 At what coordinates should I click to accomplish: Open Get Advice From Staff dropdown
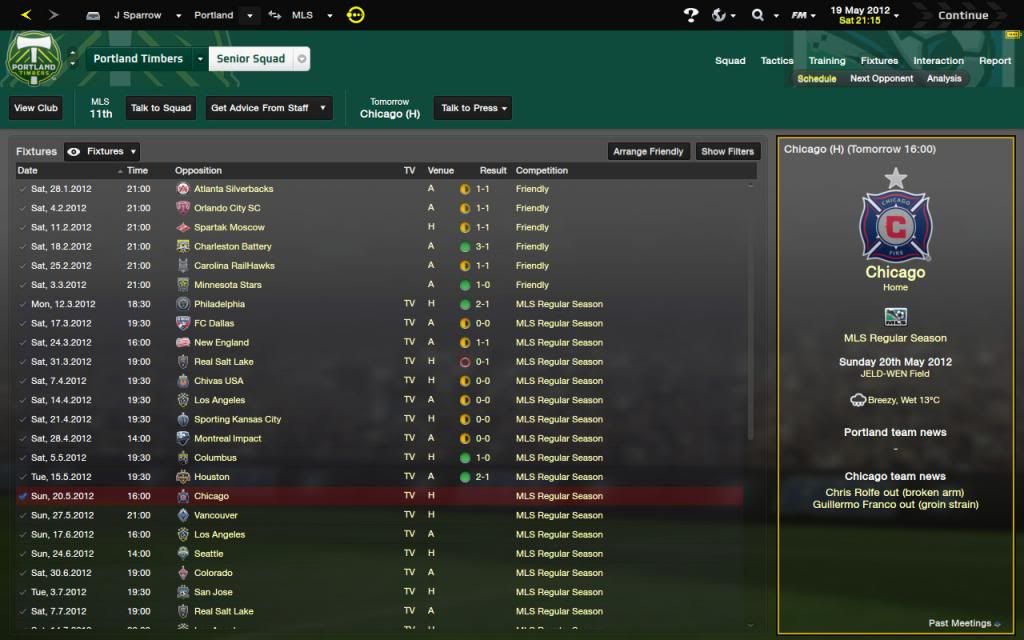268,108
